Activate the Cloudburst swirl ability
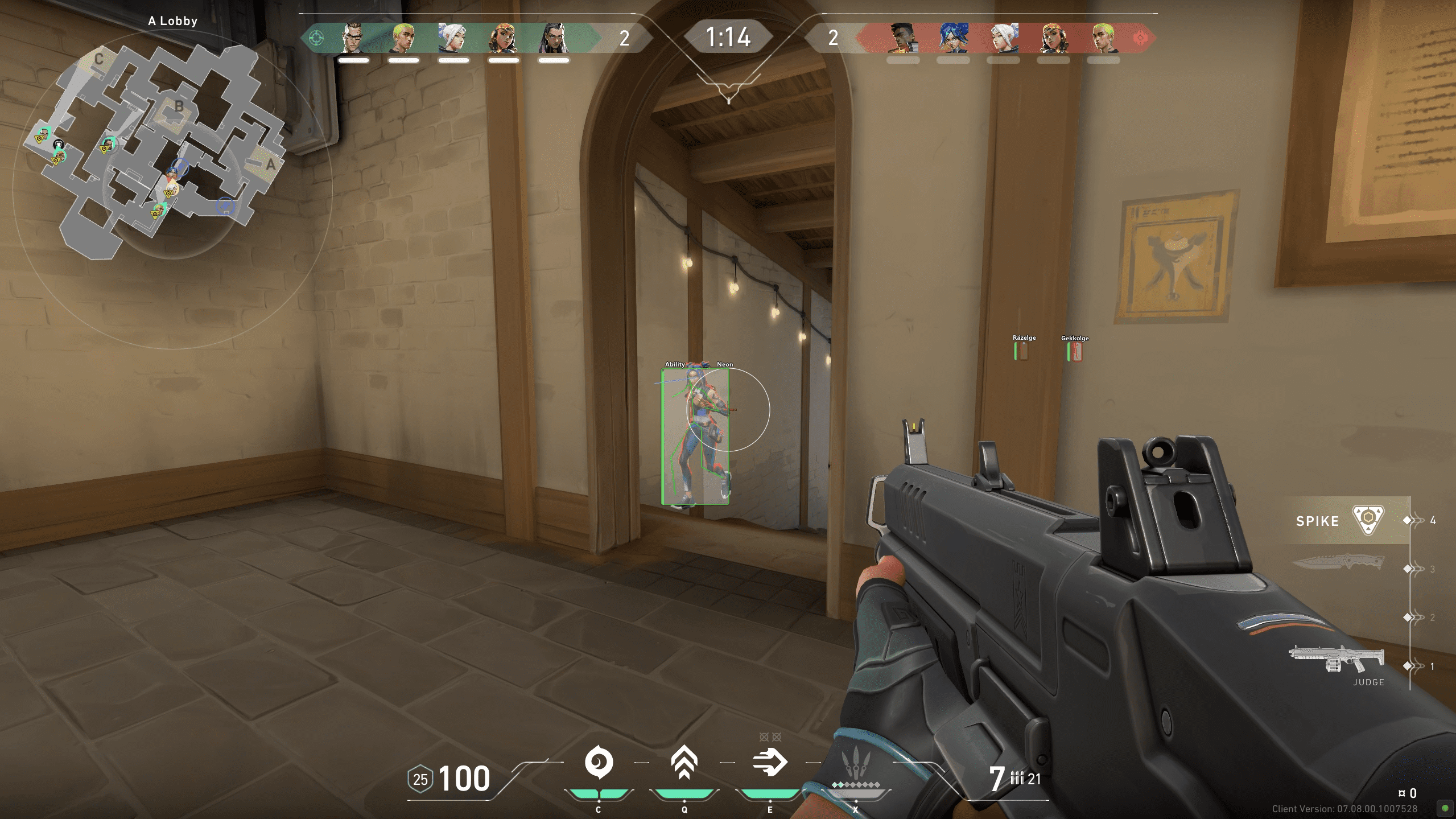This screenshot has width=1456, height=819. coord(599,763)
